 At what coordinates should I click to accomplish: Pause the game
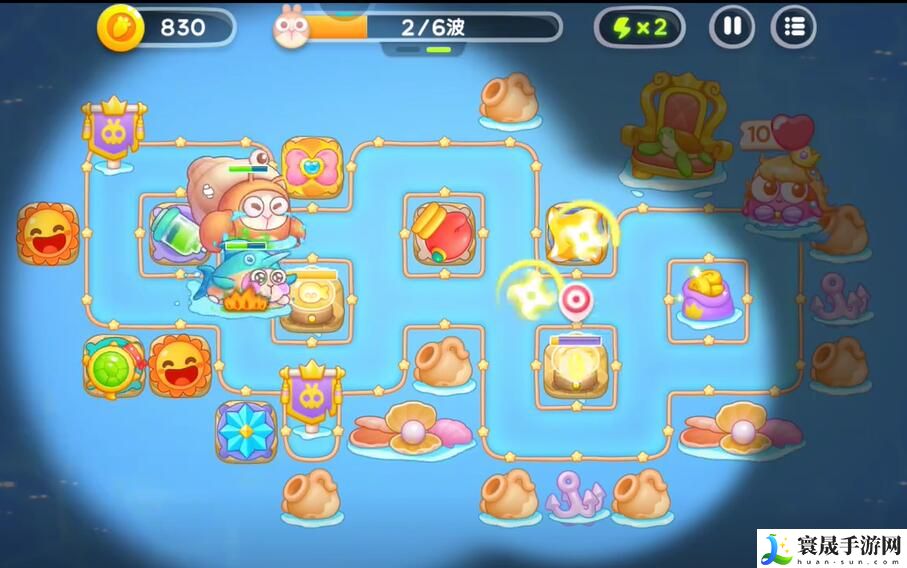(x=732, y=27)
